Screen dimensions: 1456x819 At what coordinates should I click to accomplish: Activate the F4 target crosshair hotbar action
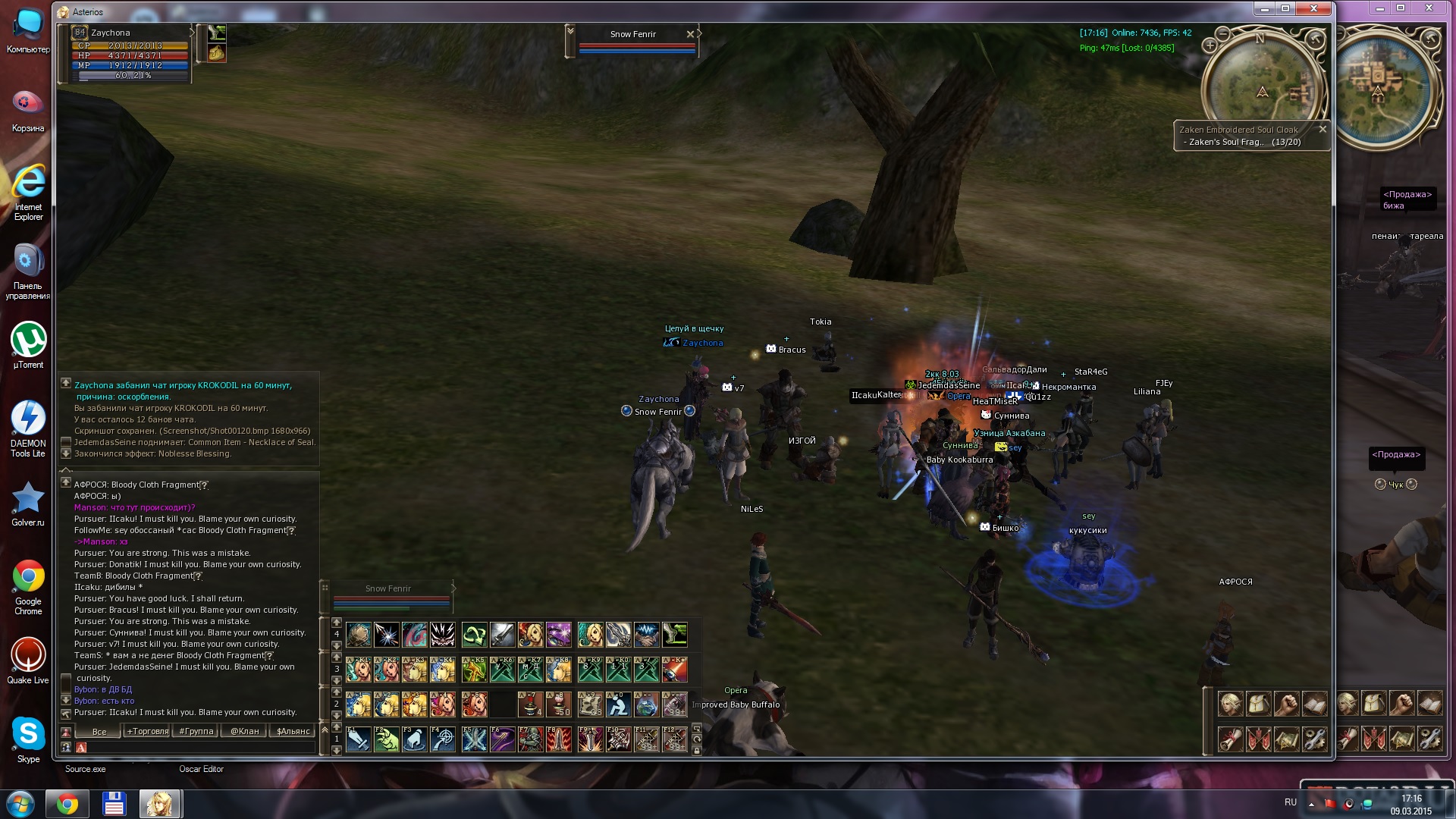(x=444, y=739)
